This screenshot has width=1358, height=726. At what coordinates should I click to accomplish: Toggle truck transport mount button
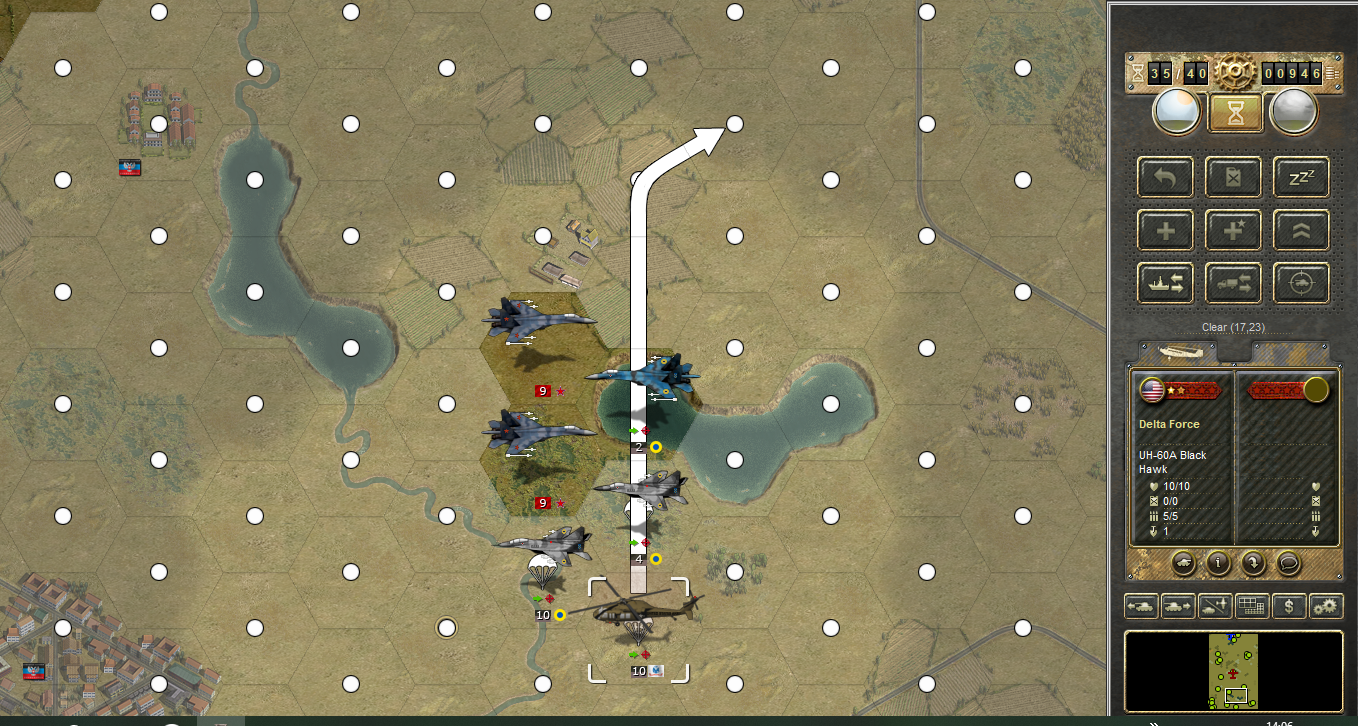pos(1234,284)
